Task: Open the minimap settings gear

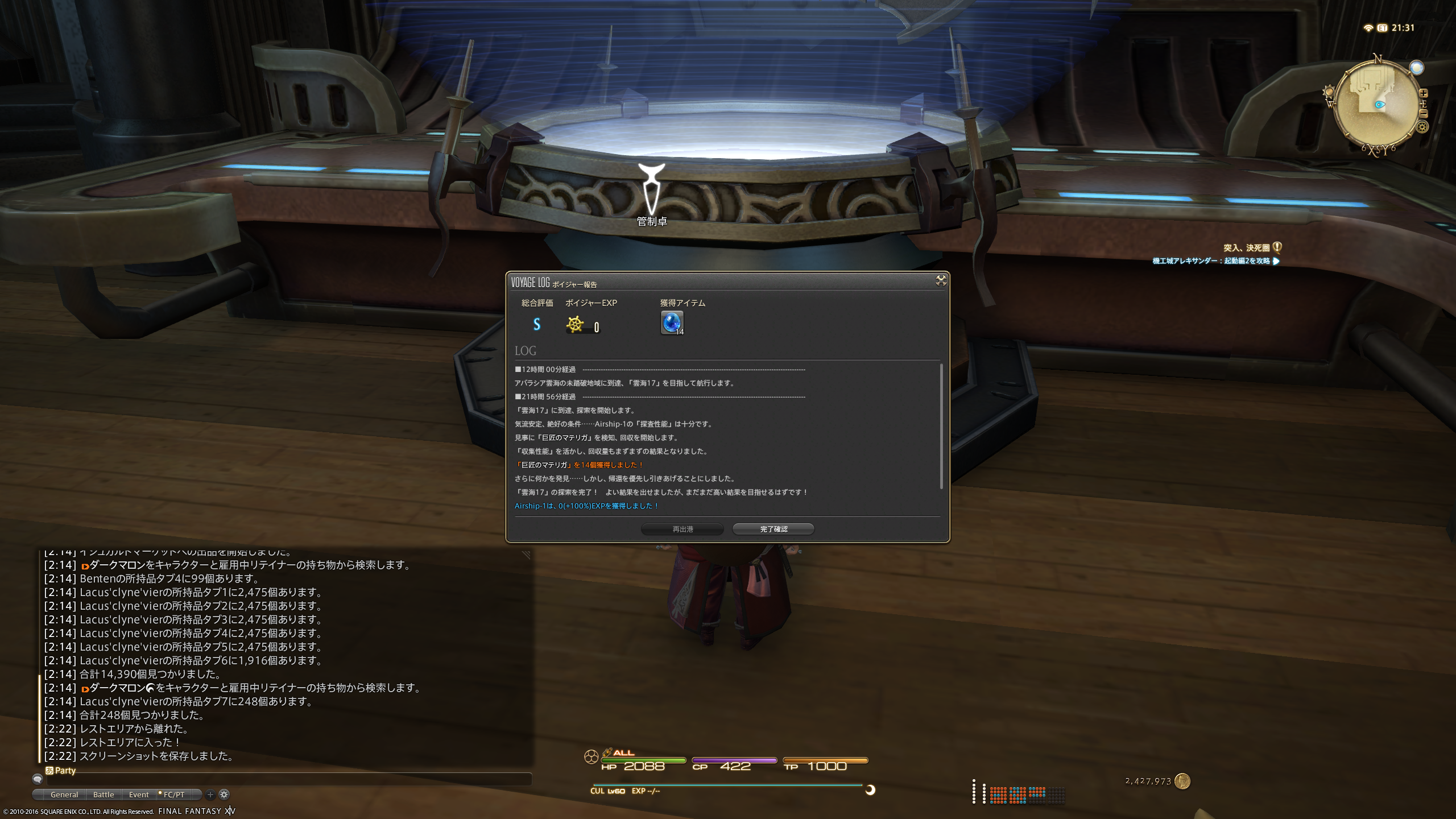Action: click(x=1422, y=127)
